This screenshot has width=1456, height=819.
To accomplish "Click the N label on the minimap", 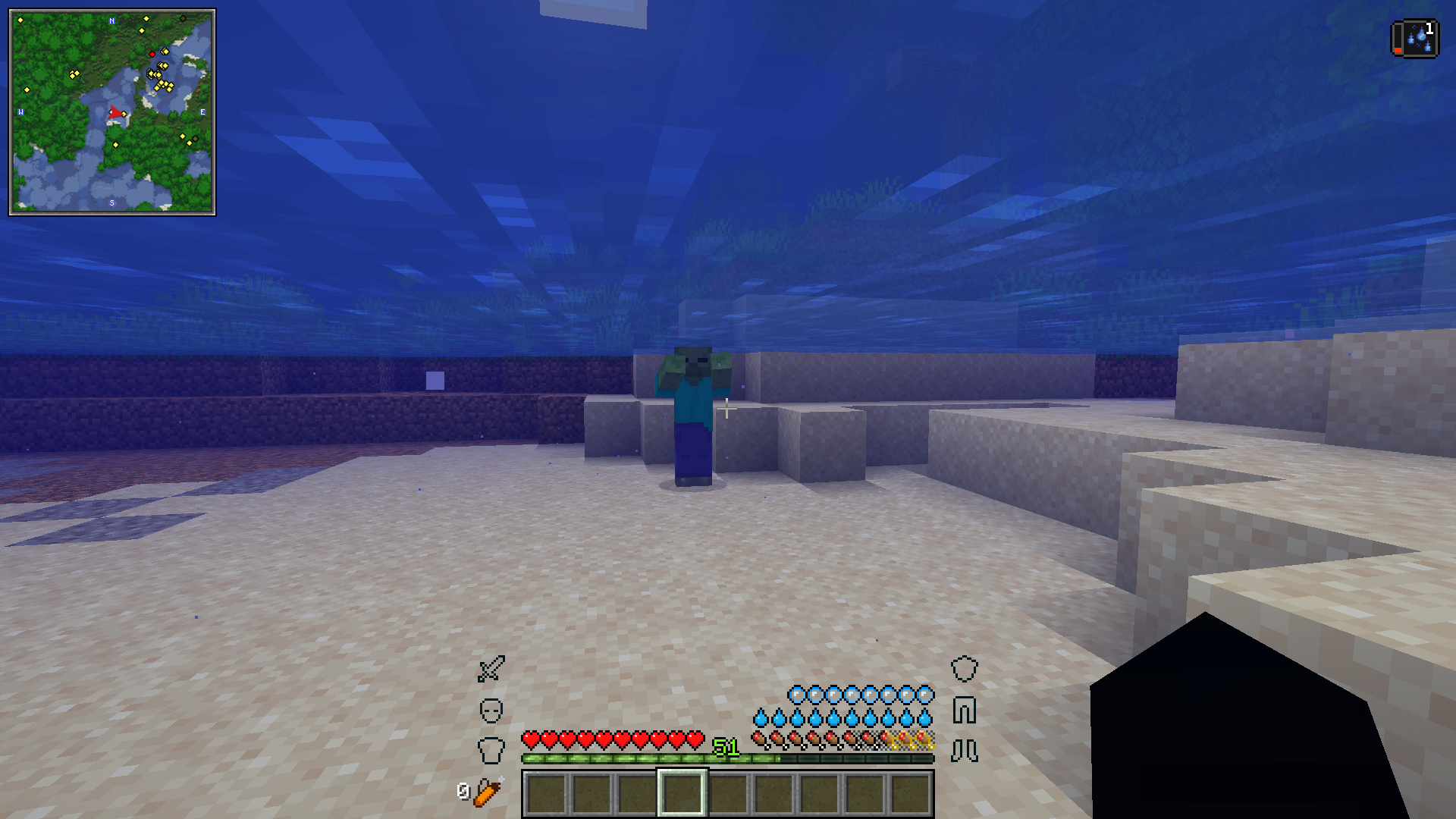I will point(111,21).
